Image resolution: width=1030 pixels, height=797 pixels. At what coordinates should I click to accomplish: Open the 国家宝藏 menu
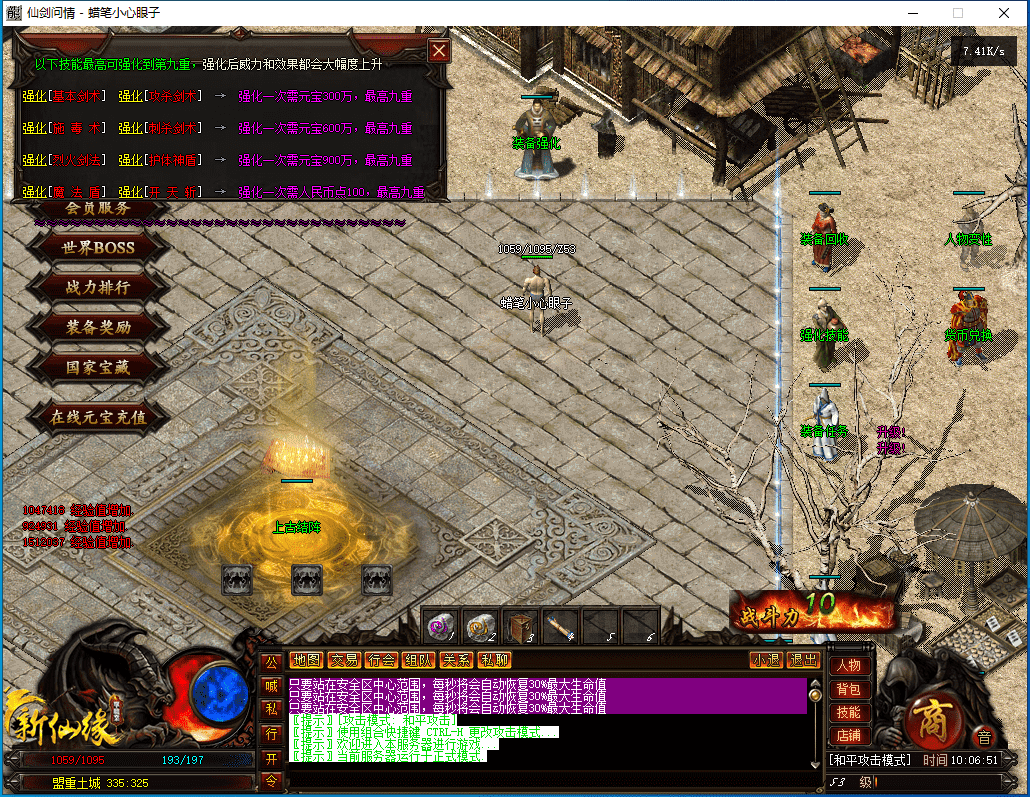point(98,367)
